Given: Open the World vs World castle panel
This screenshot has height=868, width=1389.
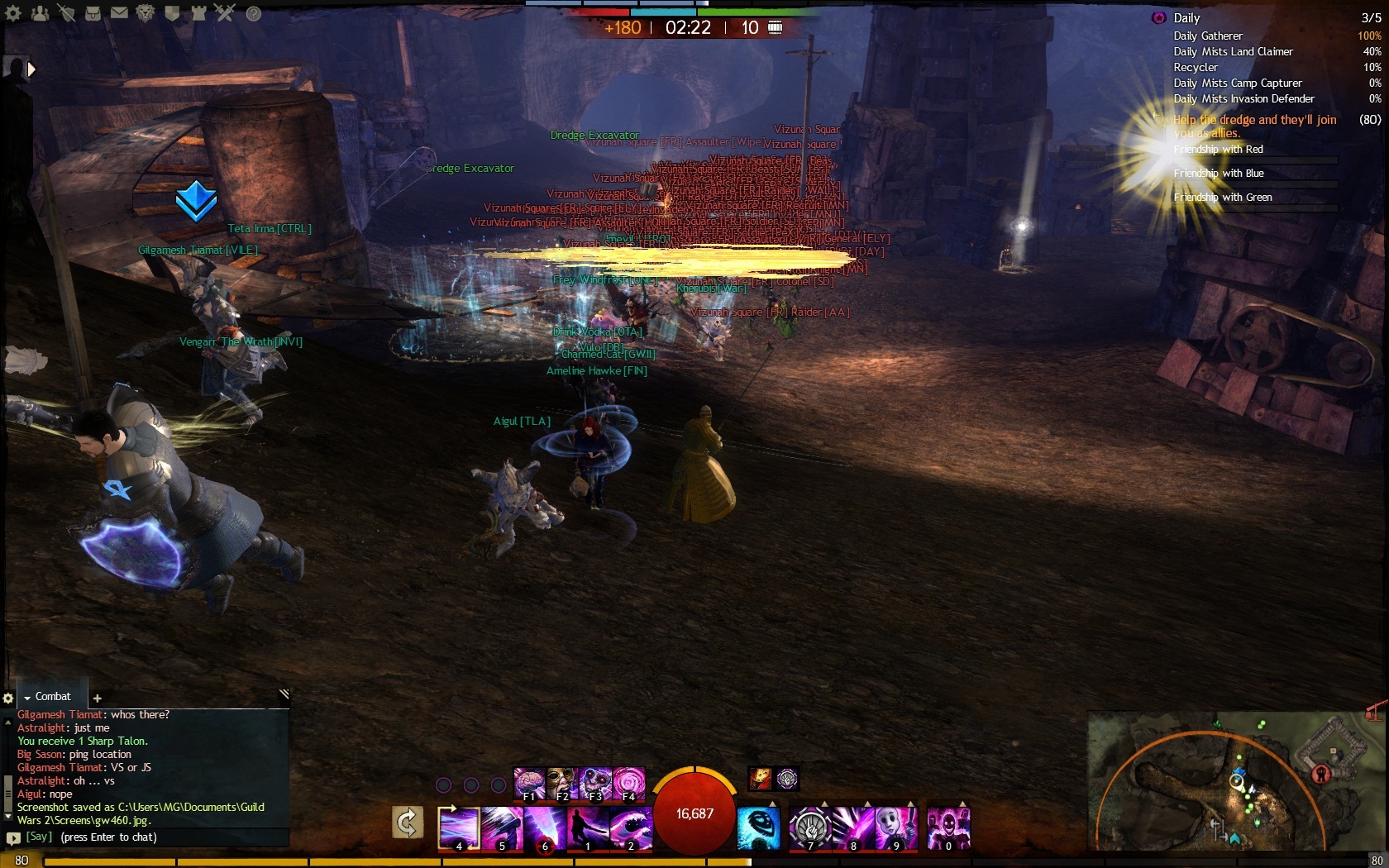Looking at the screenshot, I should click(198, 13).
